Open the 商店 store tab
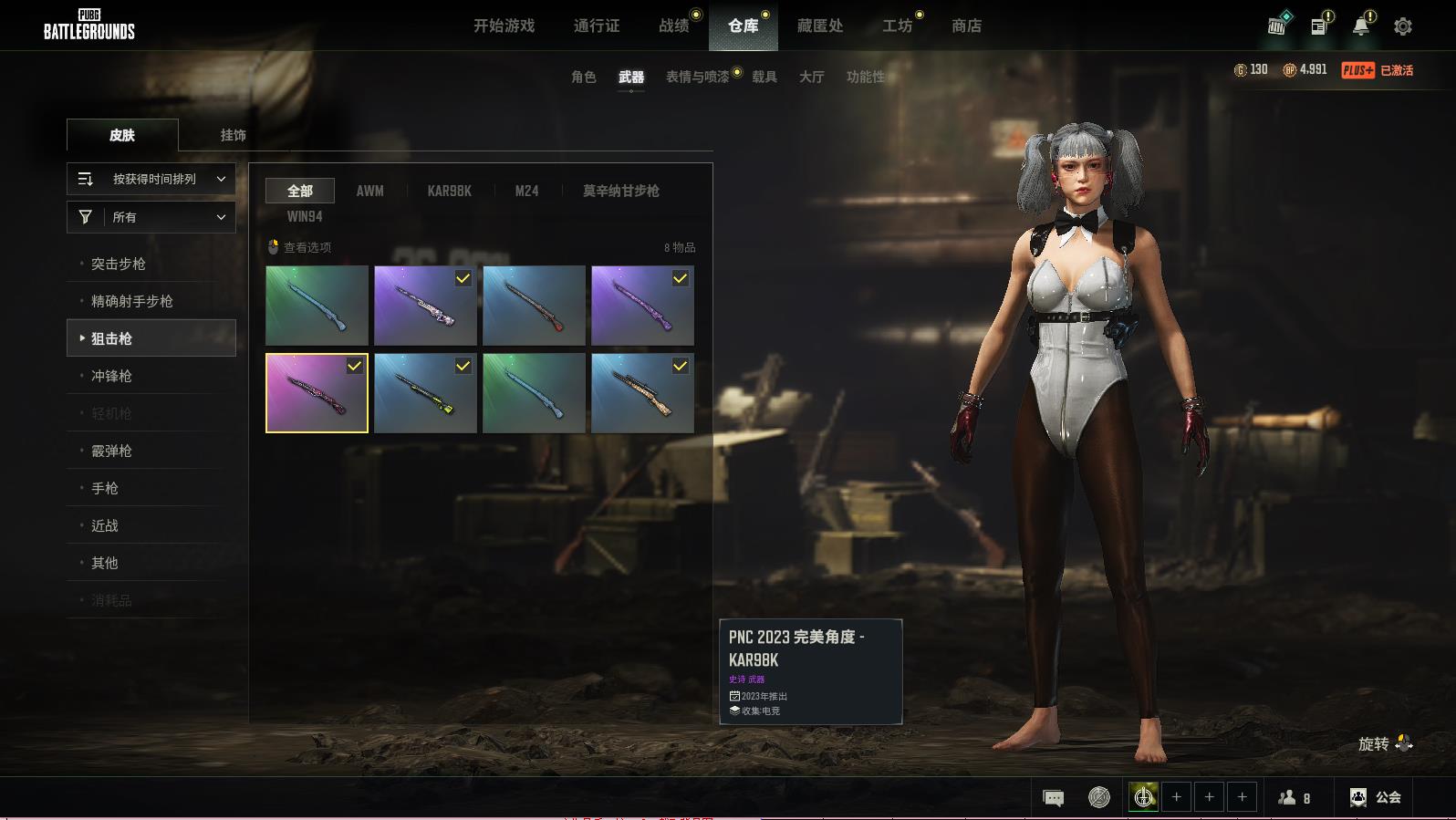This screenshot has height=820, width=1456. 966,26
